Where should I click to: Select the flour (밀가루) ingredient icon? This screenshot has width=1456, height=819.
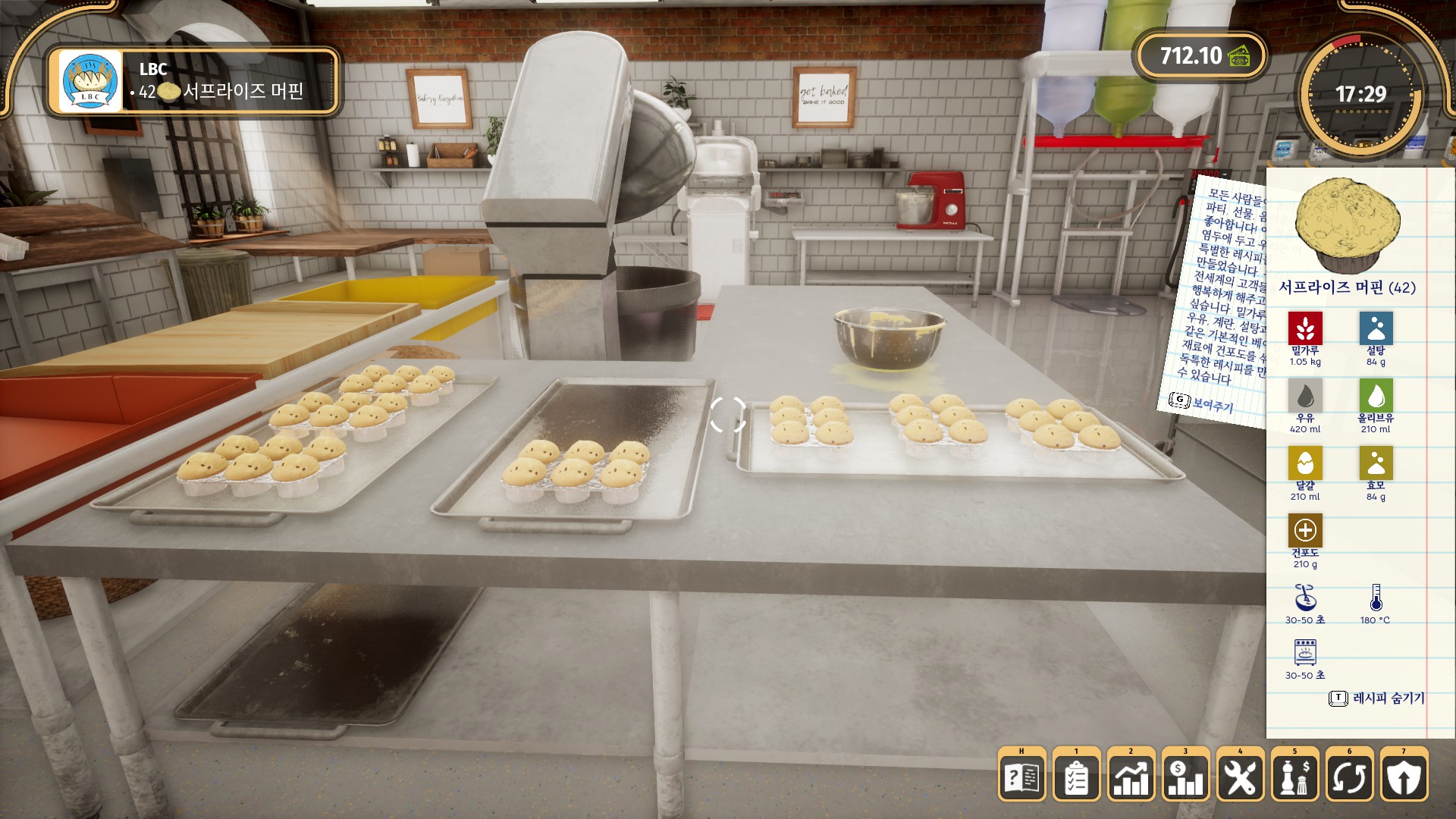(1305, 328)
